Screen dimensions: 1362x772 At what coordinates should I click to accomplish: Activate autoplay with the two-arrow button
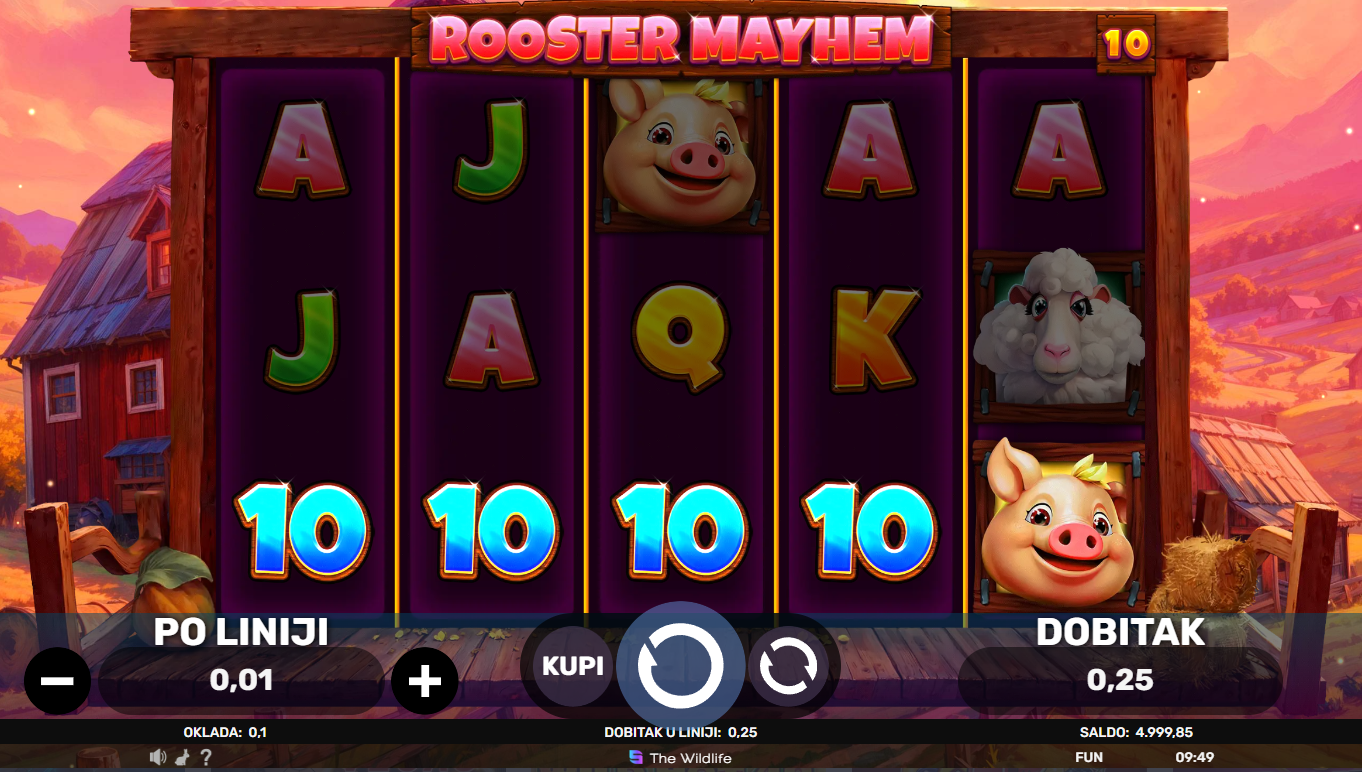pos(788,667)
